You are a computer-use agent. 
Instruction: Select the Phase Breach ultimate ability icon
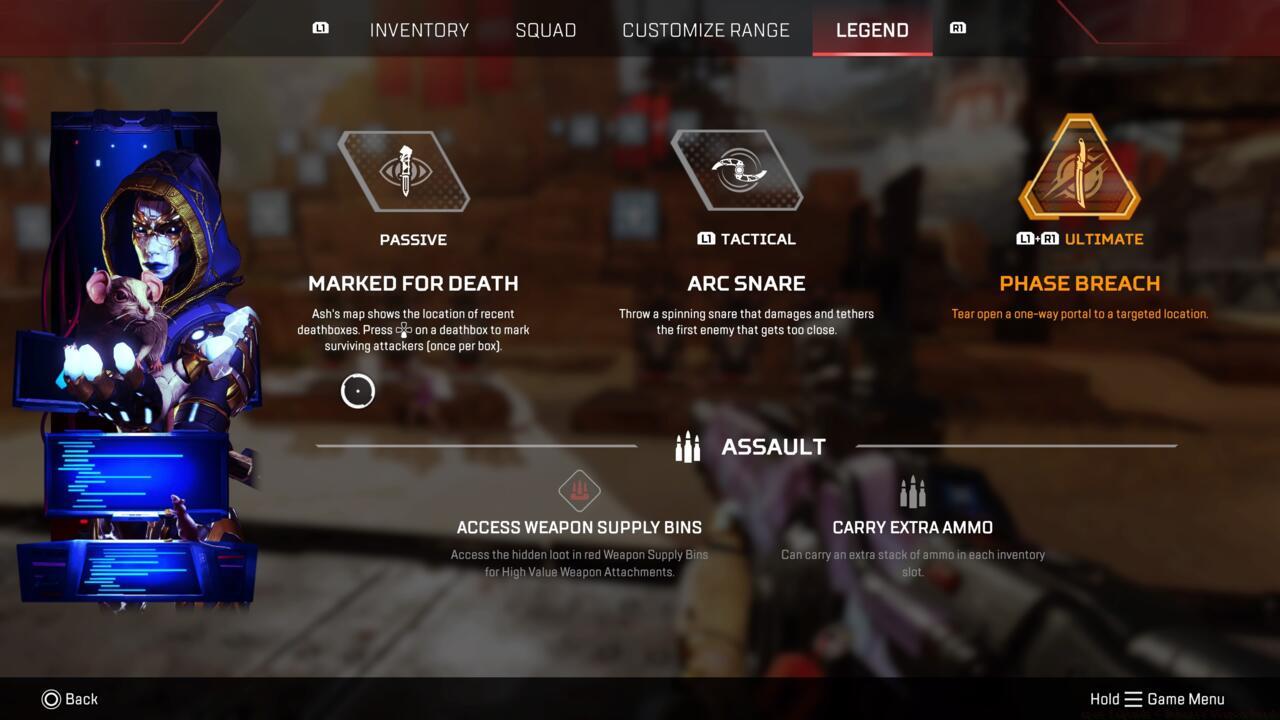tap(1080, 172)
